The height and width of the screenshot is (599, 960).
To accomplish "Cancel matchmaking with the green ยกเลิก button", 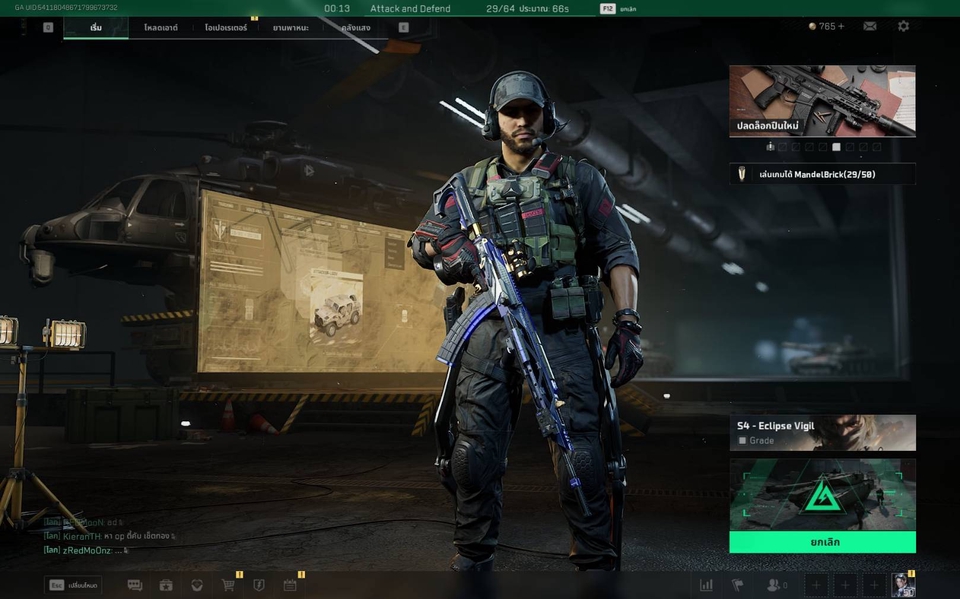I will point(822,542).
